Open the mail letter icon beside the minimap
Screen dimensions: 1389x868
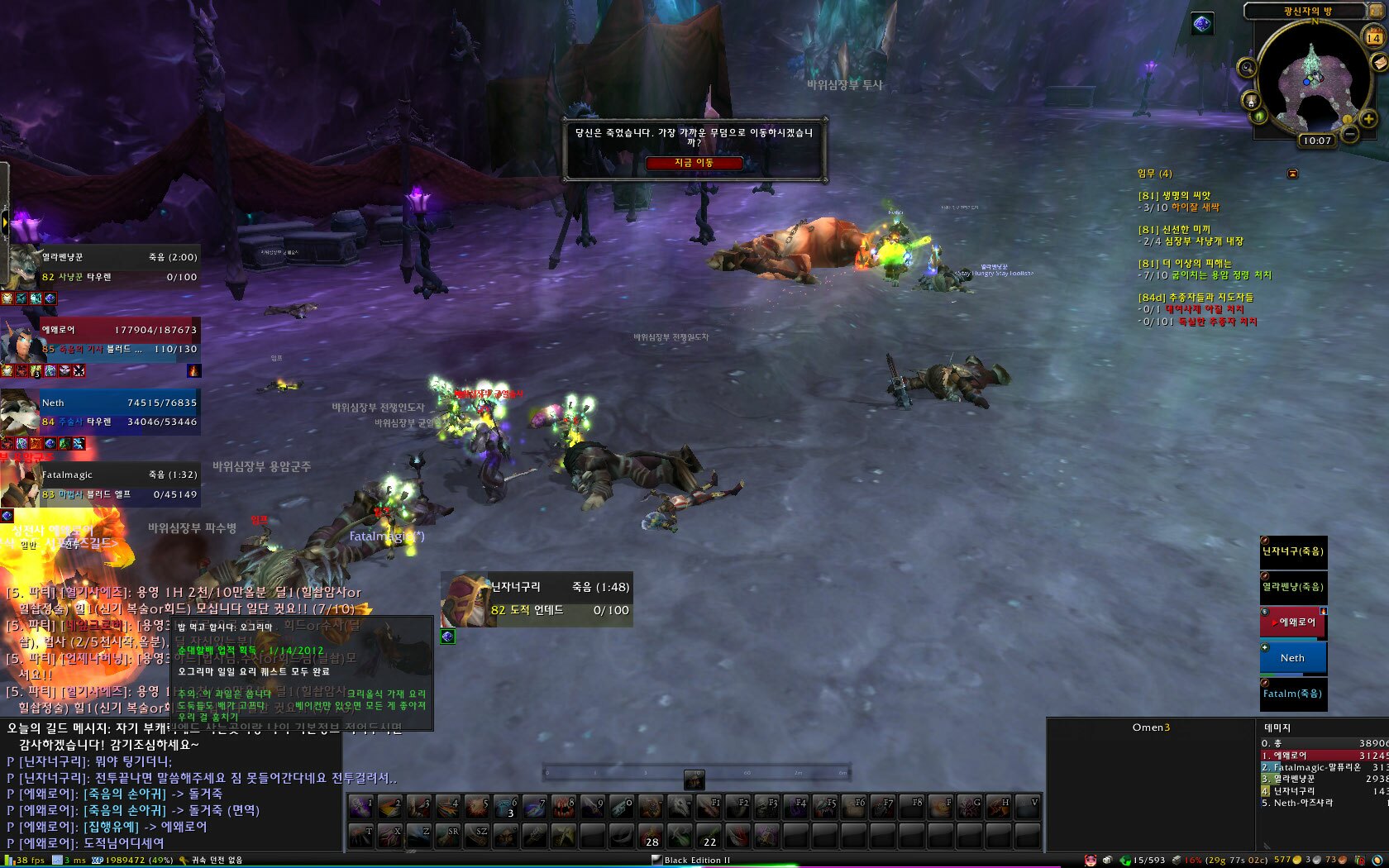[x=1379, y=63]
